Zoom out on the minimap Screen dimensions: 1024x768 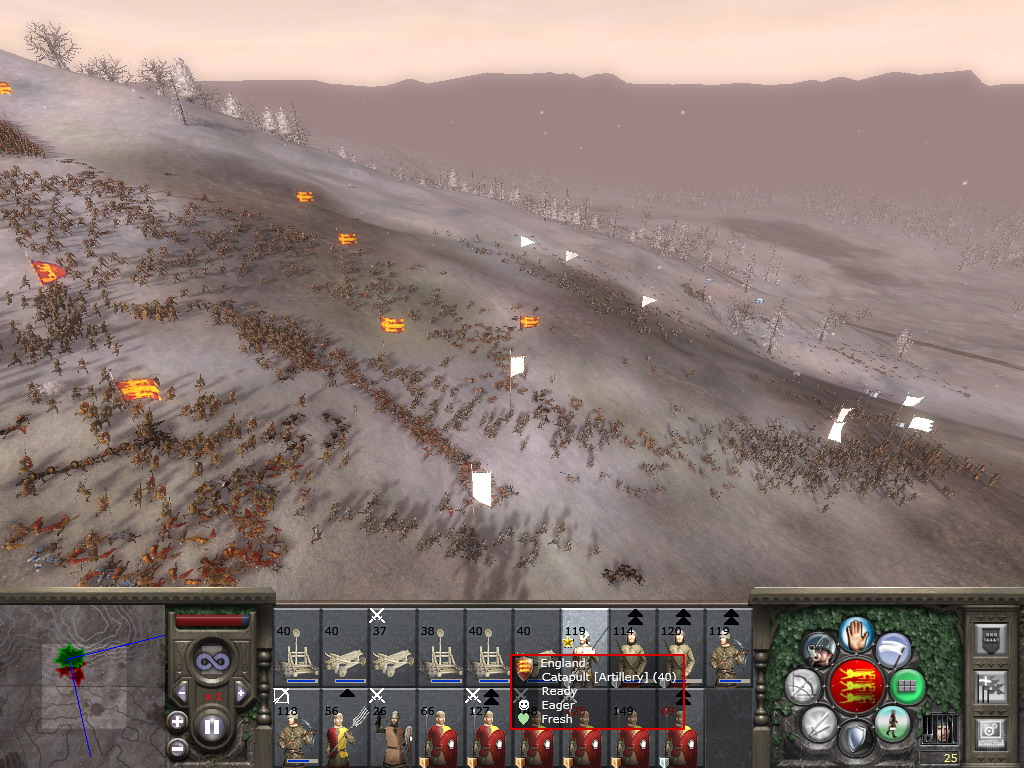pyautogui.click(x=178, y=747)
